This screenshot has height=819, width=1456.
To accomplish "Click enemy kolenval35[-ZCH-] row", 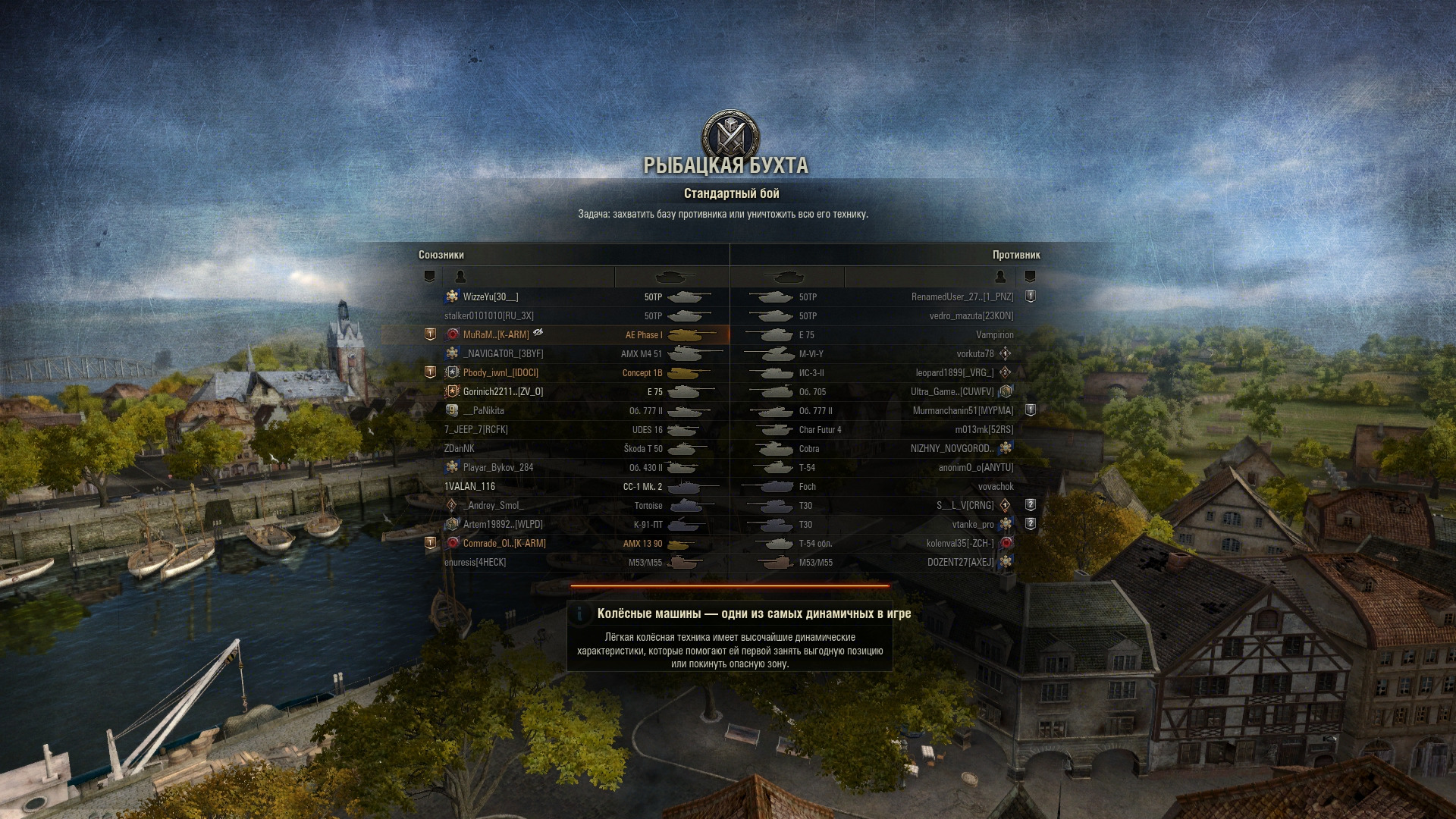I will click(x=959, y=544).
